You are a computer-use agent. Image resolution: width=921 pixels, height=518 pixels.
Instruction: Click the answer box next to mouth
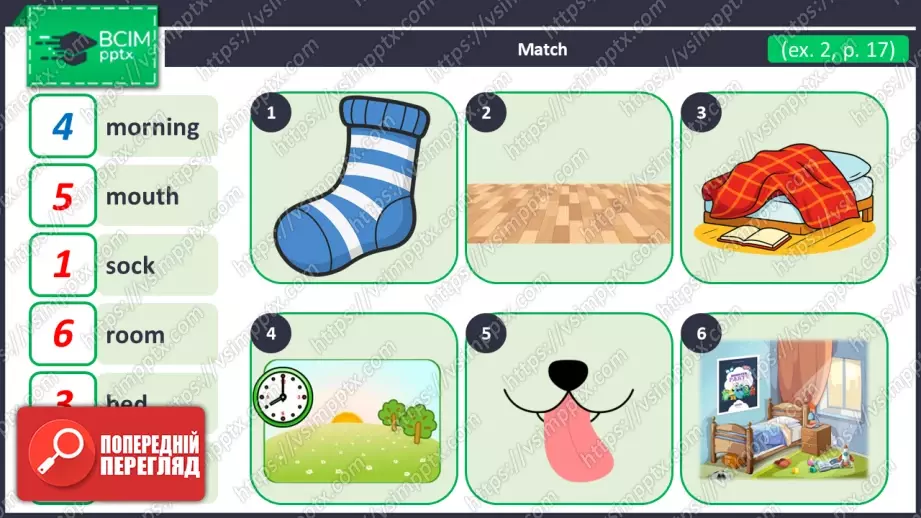[x=63, y=196]
